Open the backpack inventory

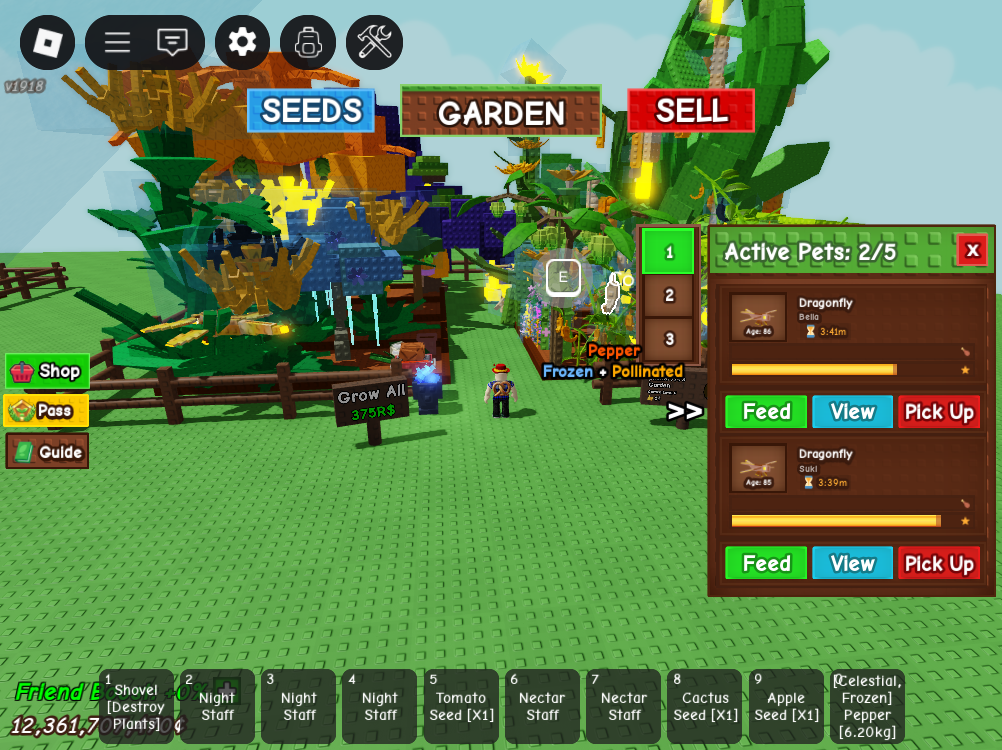coord(308,42)
